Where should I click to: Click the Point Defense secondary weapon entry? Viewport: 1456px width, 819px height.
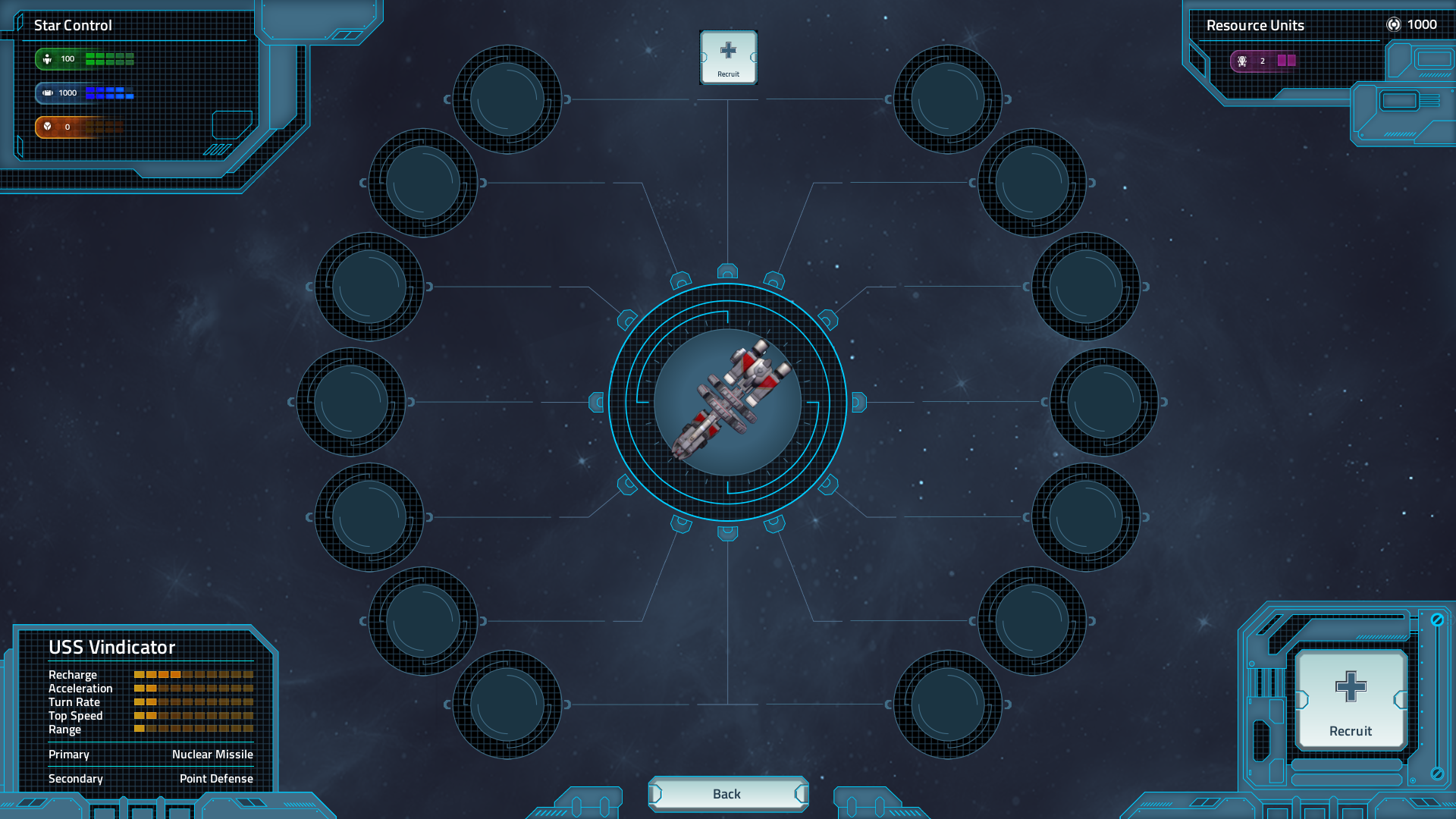coord(218,778)
